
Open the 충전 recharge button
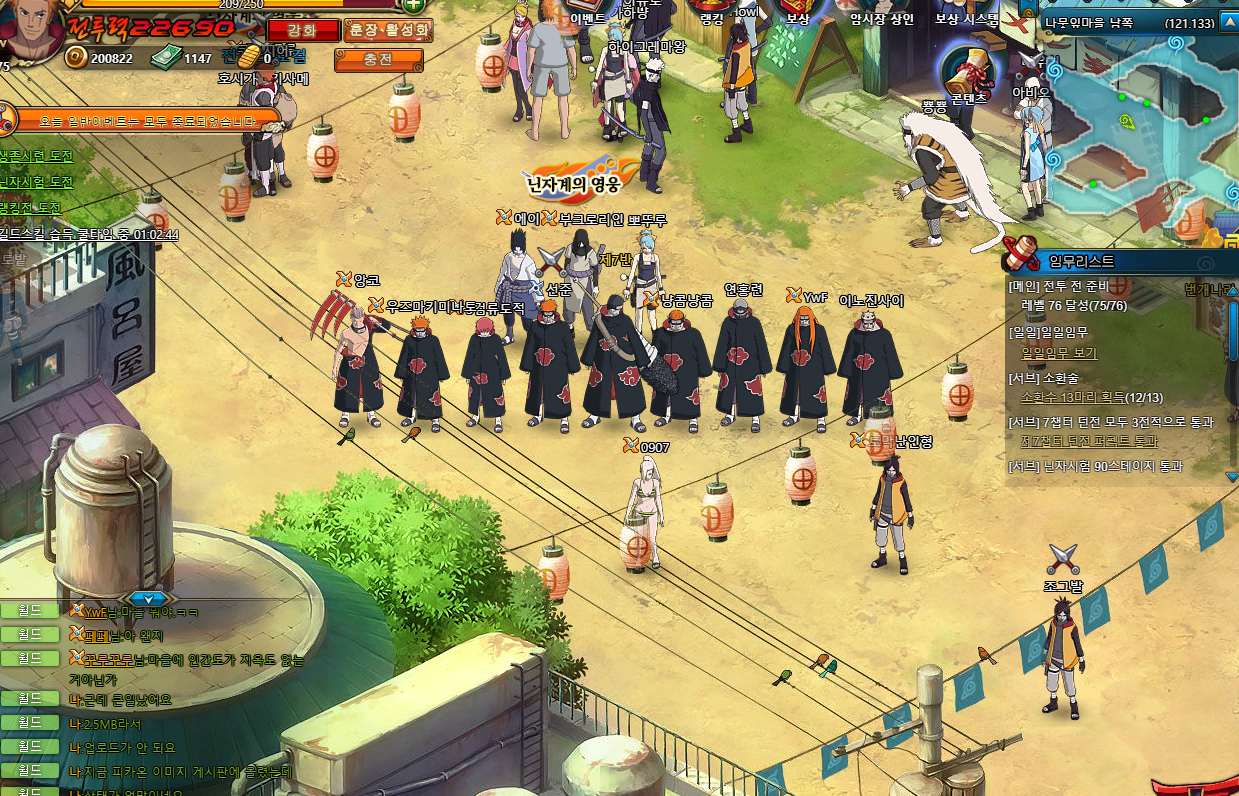pyautogui.click(x=378, y=61)
